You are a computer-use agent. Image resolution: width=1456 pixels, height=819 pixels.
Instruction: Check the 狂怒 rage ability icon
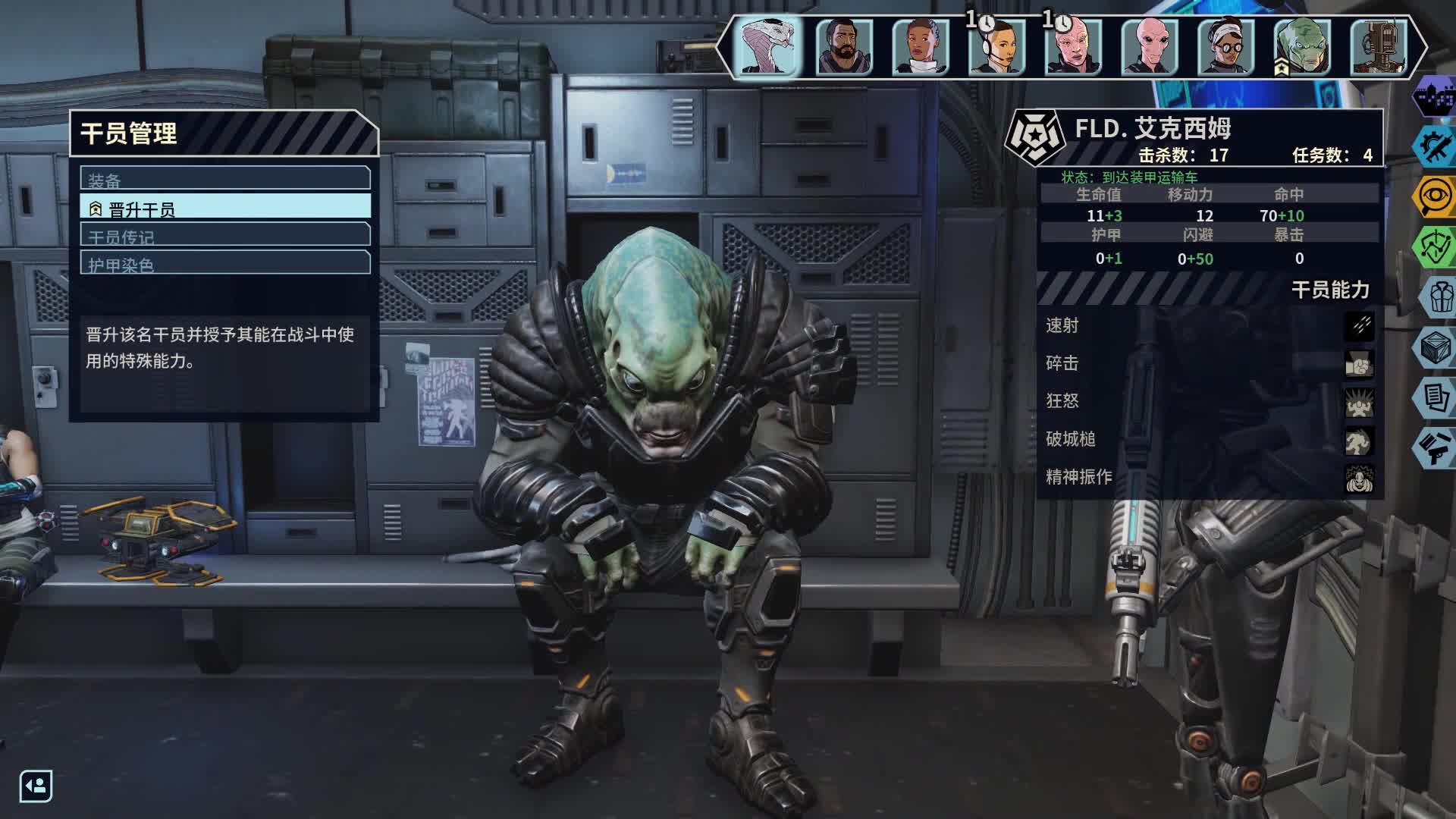(1359, 402)
